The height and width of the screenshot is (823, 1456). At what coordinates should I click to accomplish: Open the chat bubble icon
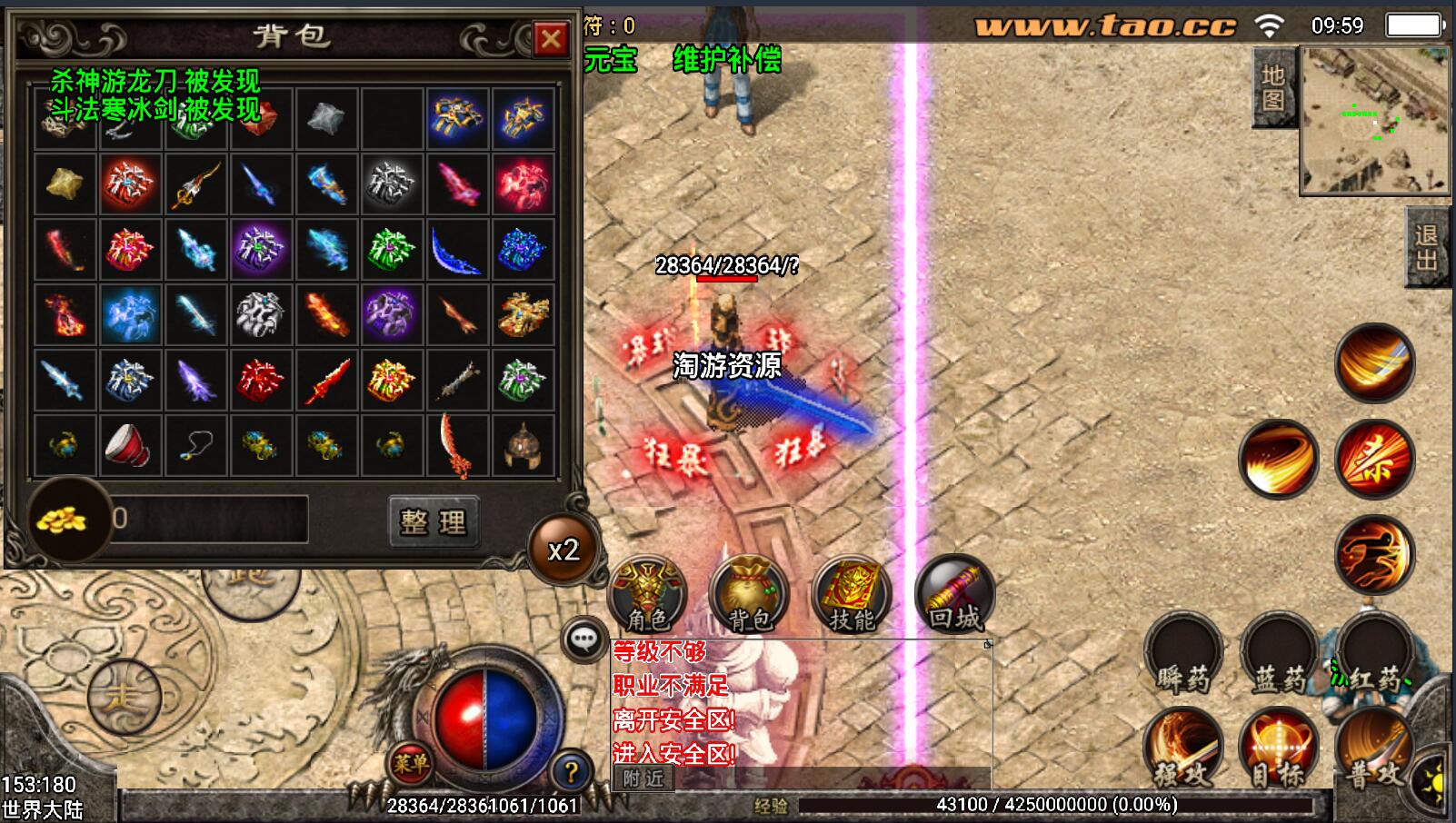(583, 640)
